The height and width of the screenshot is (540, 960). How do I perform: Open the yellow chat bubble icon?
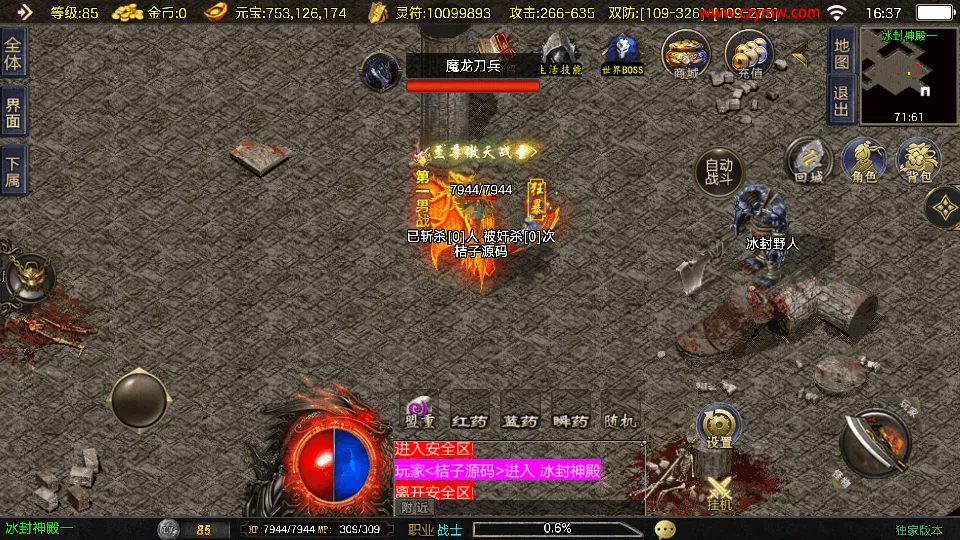coord(665,529)
